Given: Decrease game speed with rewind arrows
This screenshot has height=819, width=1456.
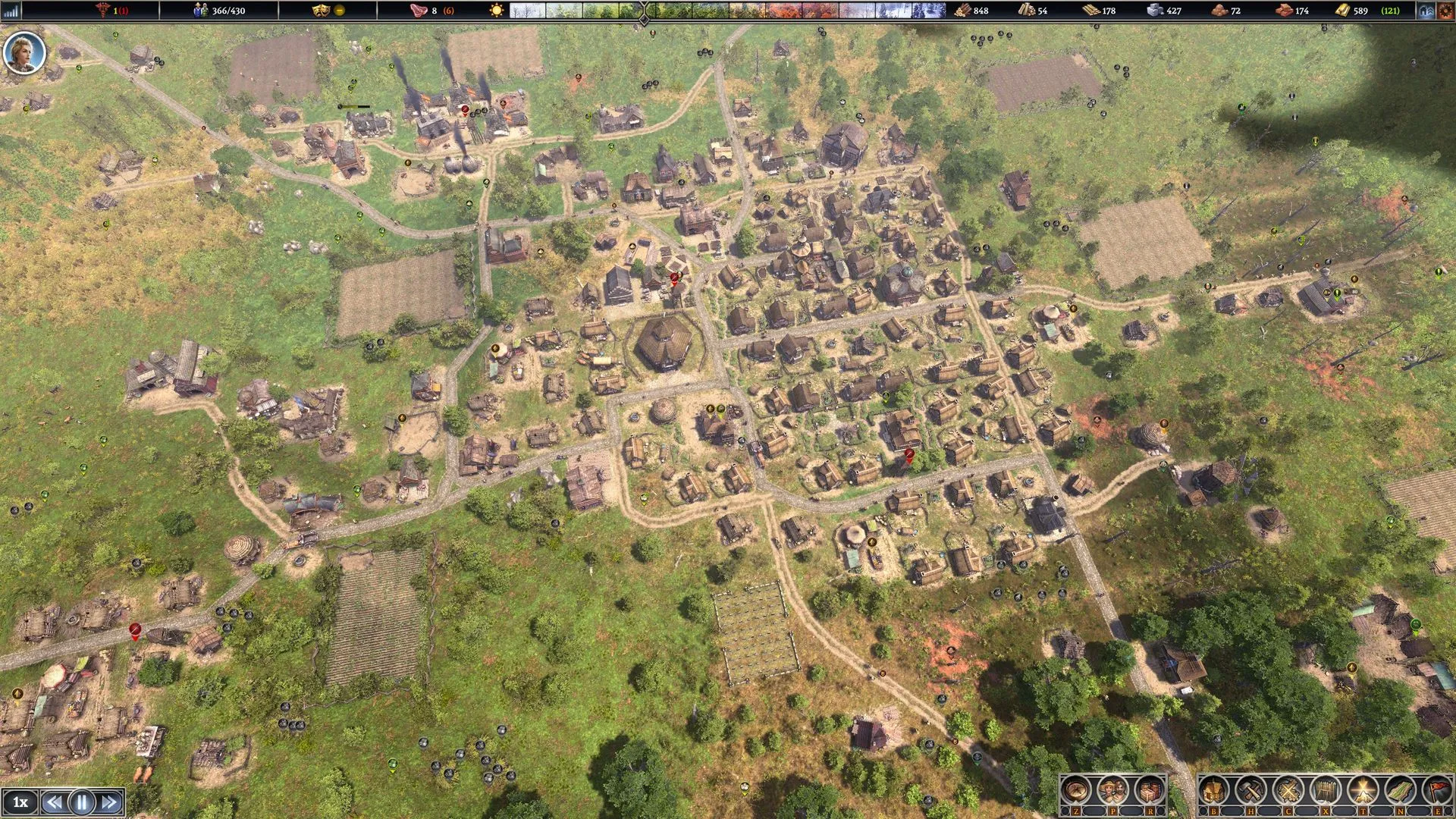Looking at the screenshot, I should click(x=54, y=802).
